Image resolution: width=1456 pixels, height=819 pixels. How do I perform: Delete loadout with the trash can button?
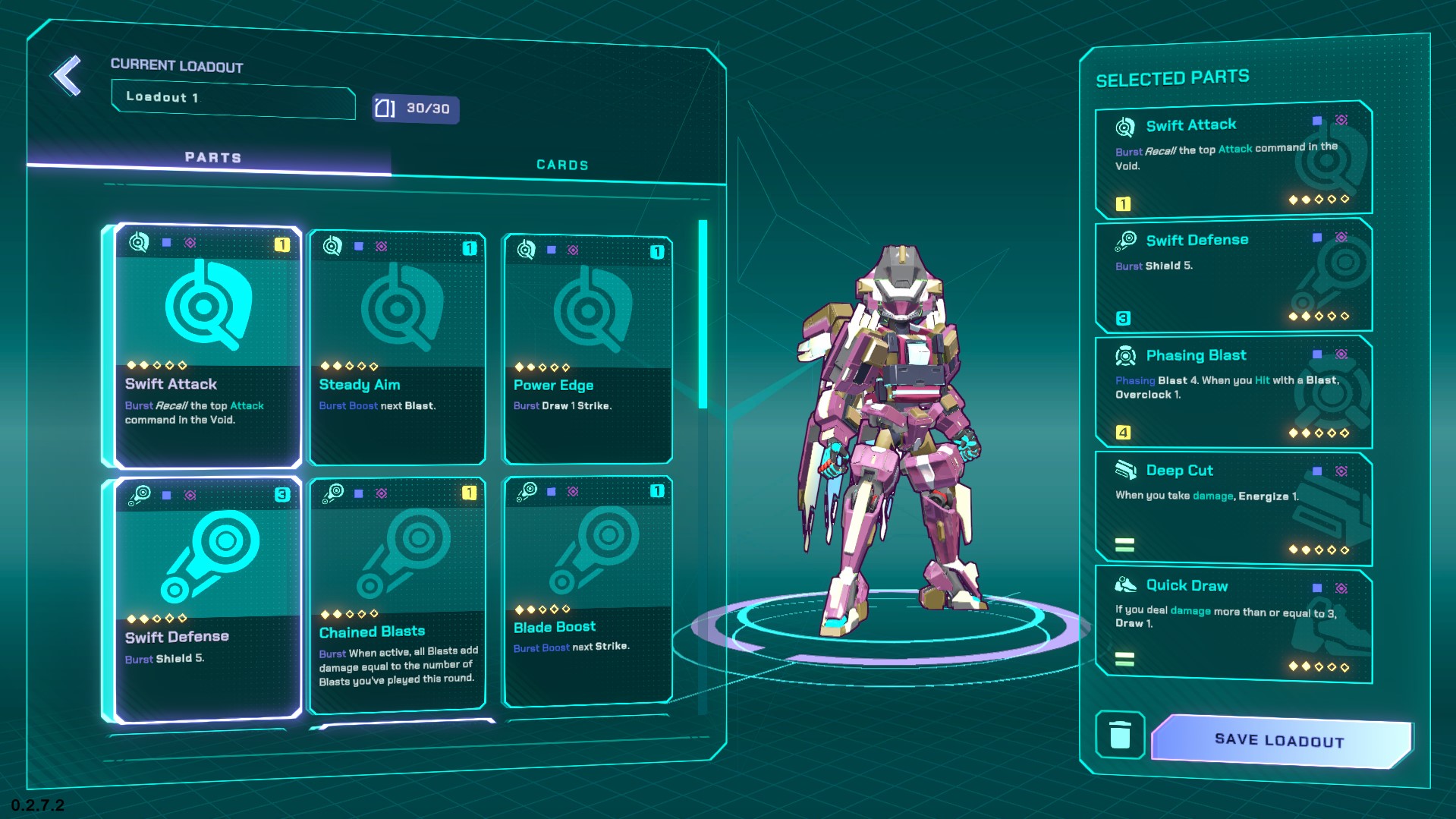[x=1120, y=734]
